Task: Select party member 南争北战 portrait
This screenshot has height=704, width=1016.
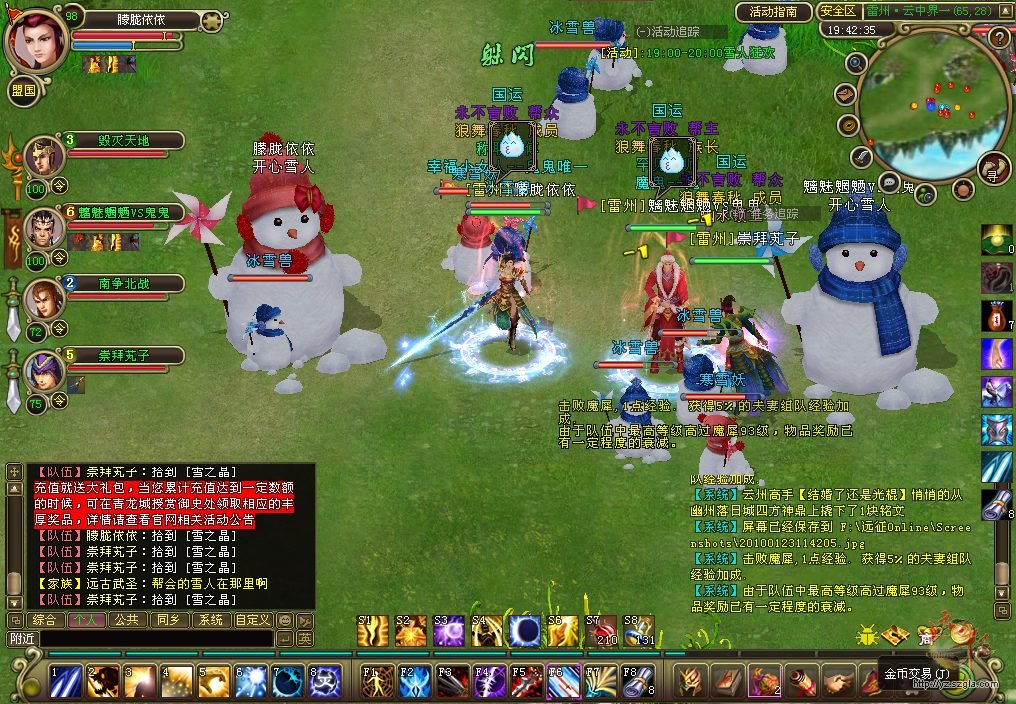Action: click(x=43, y=297)
